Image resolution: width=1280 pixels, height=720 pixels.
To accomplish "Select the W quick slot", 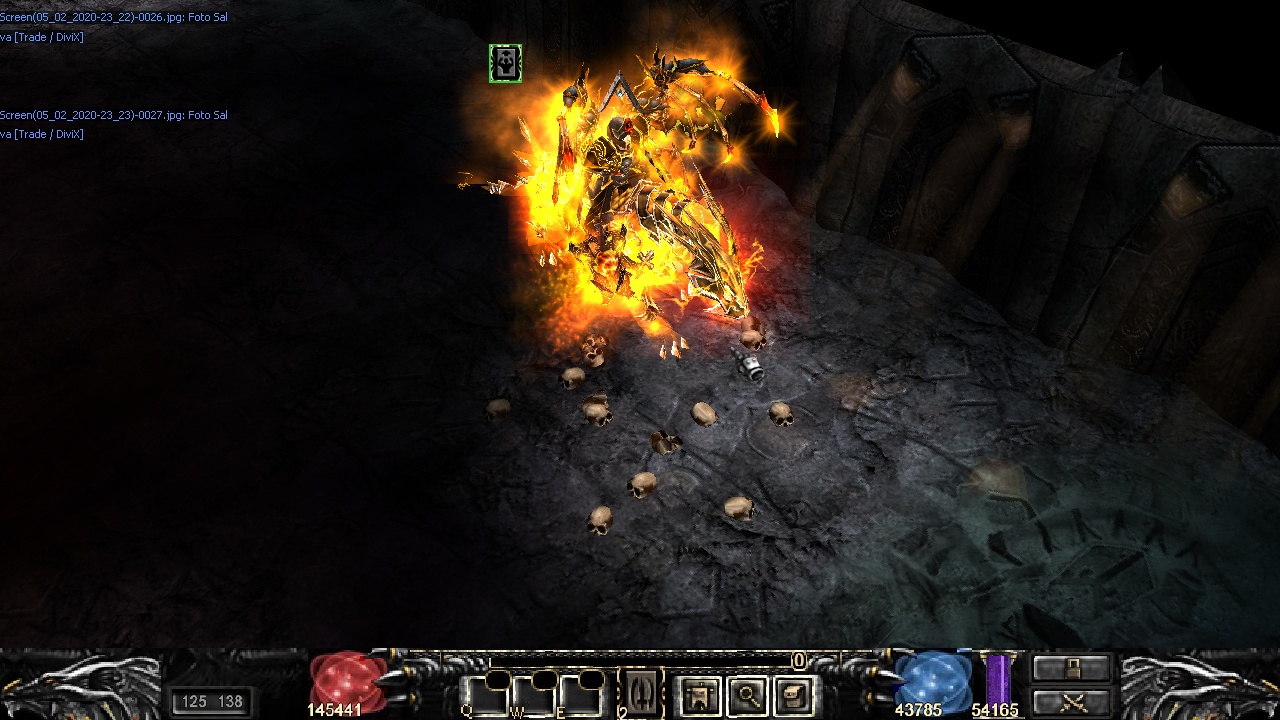I will click(x=533, y=696).
